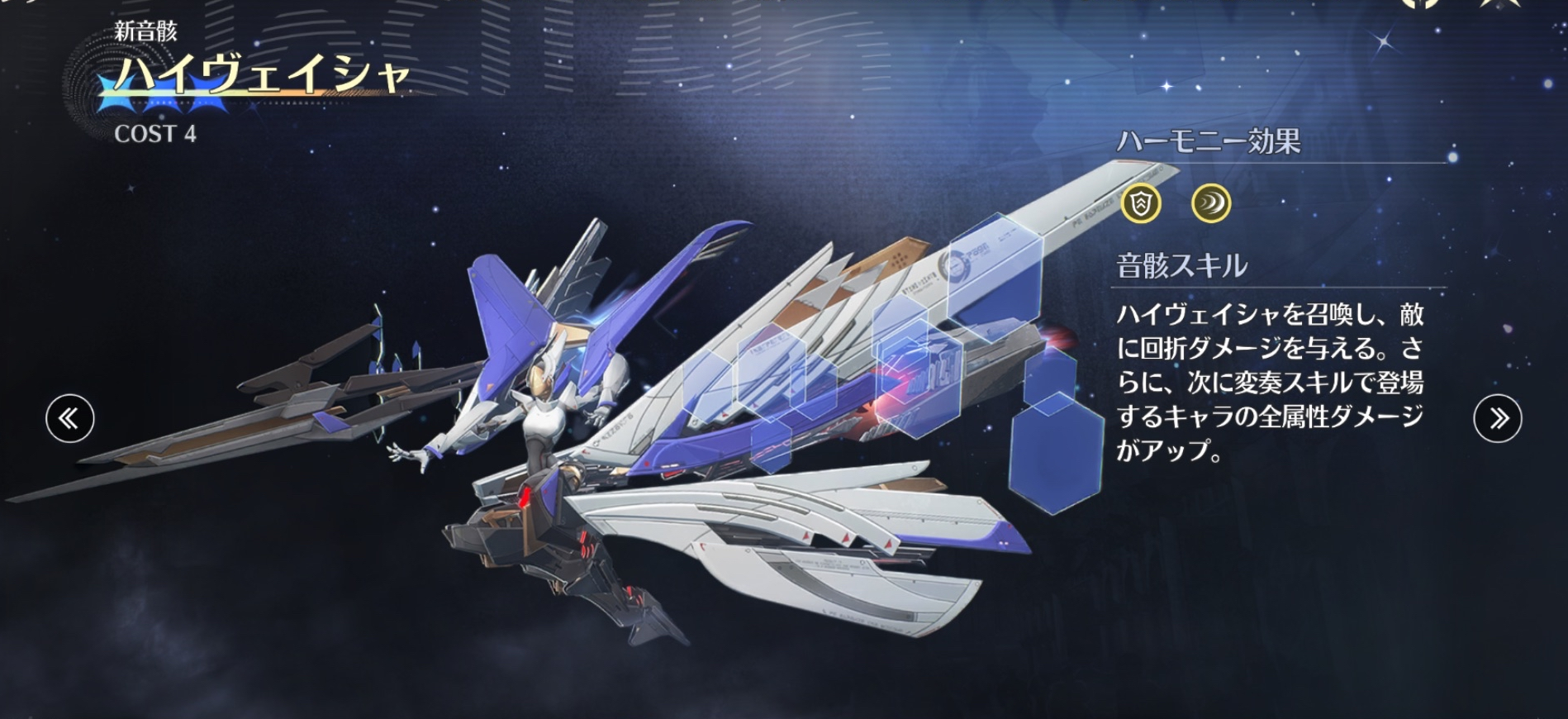Select the swirl harmony effect icon

point(1211,203)
